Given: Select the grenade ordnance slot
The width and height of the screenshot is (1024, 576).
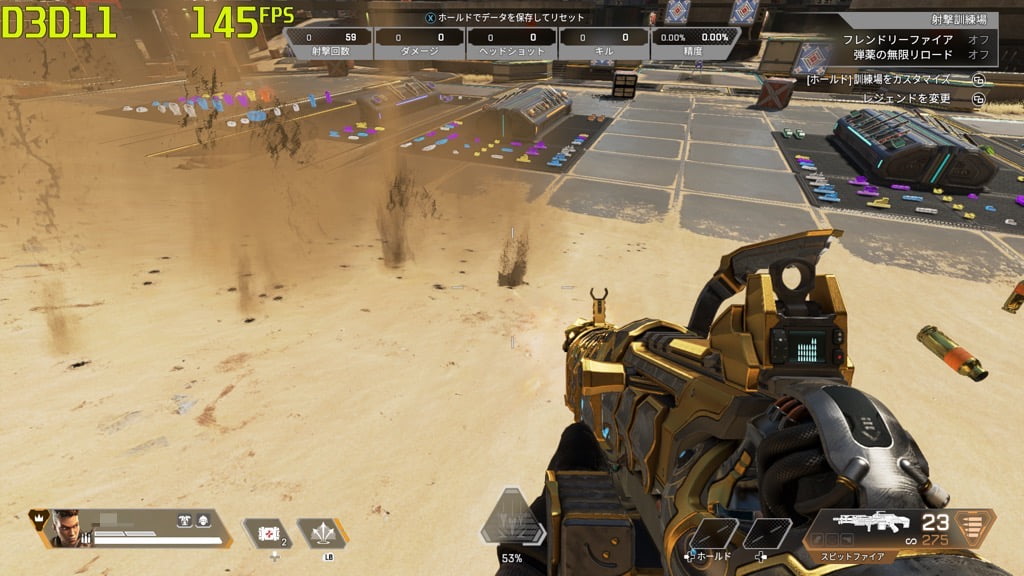Looking at the screenshot, I should pyautogui.click(x=322, y=533).
